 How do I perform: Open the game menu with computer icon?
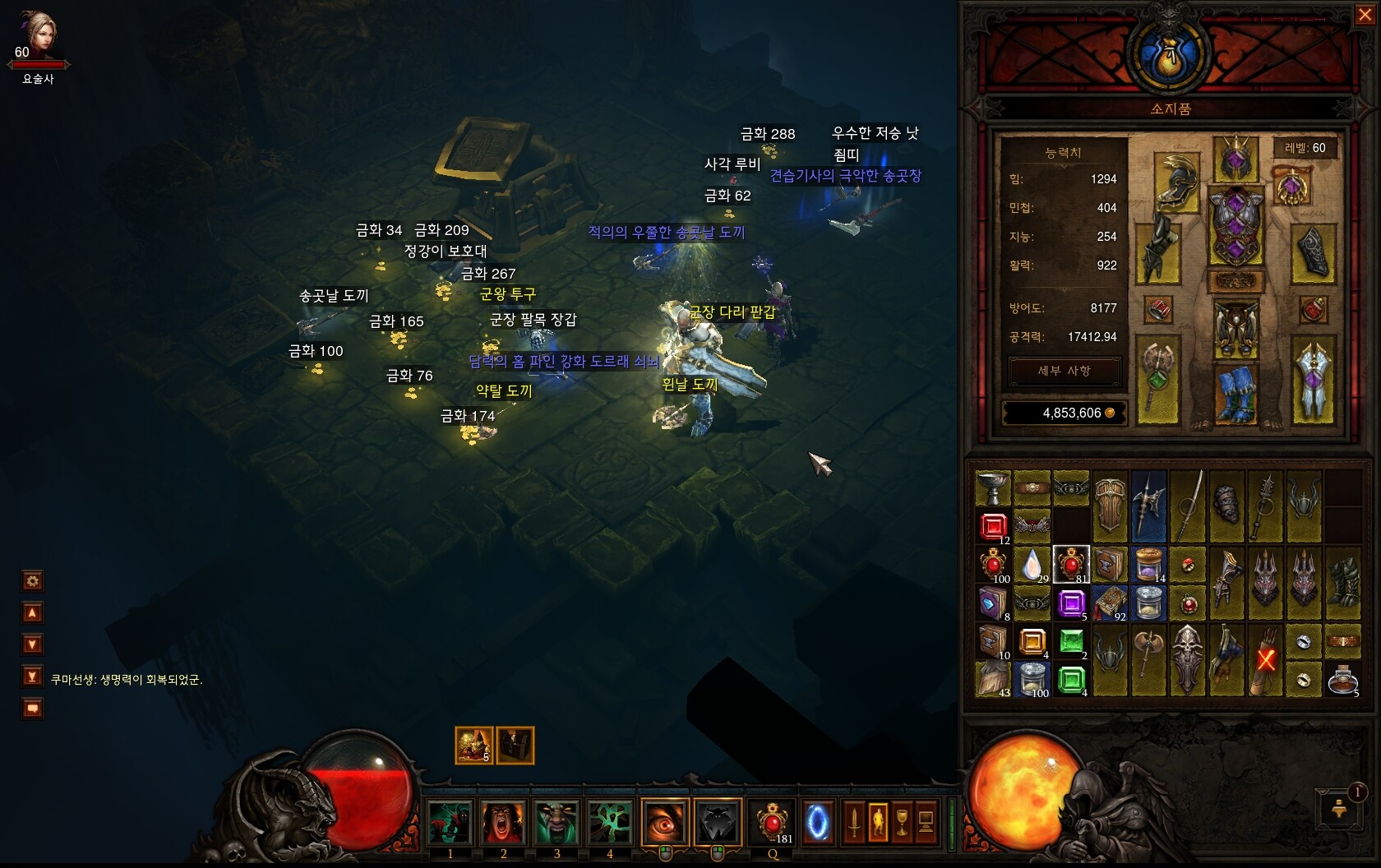[x=926, y=822]
